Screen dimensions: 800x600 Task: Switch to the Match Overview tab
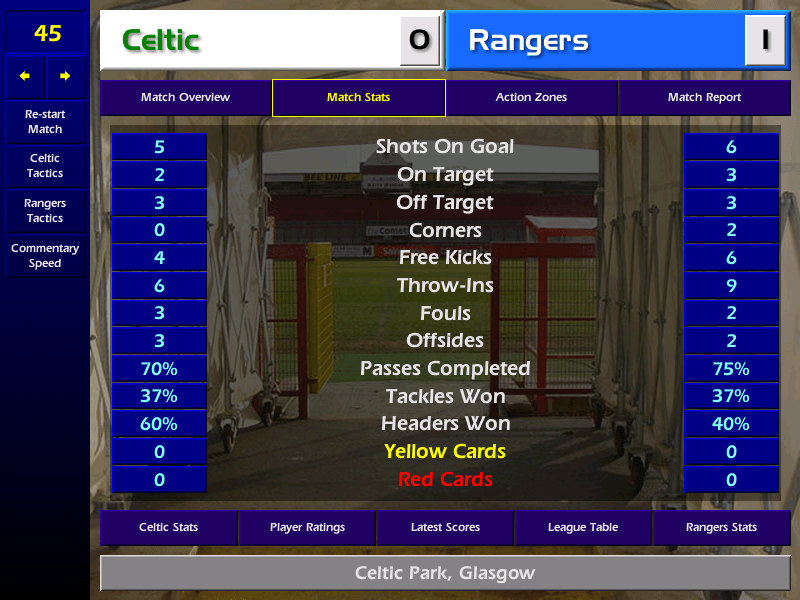tap(185, 98)
